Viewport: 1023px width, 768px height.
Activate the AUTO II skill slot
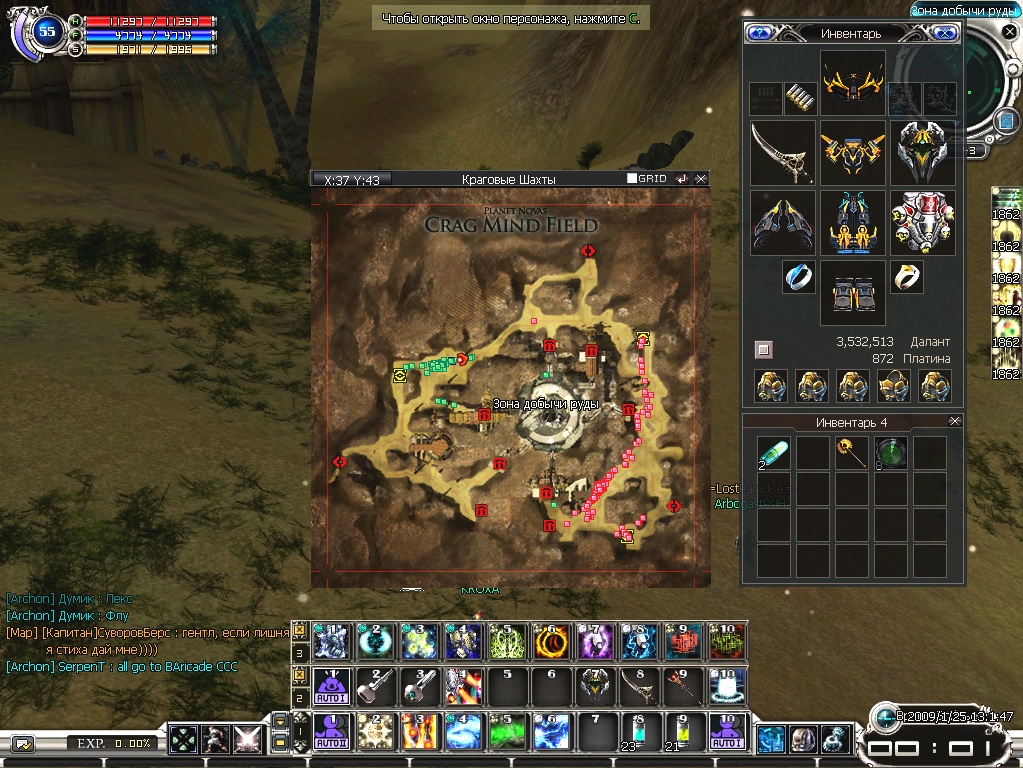(331, 732)
